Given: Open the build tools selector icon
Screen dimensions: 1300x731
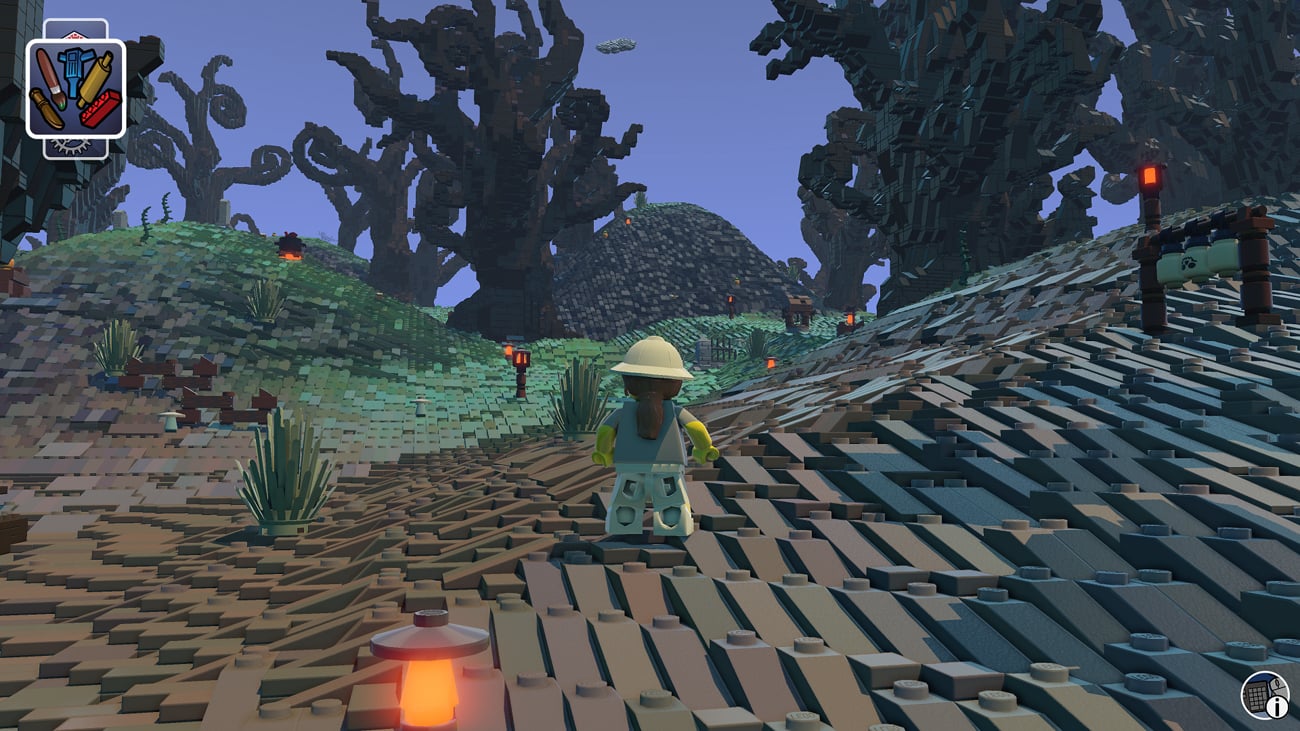Looking at the screenshot, I should tap(75, 88).
